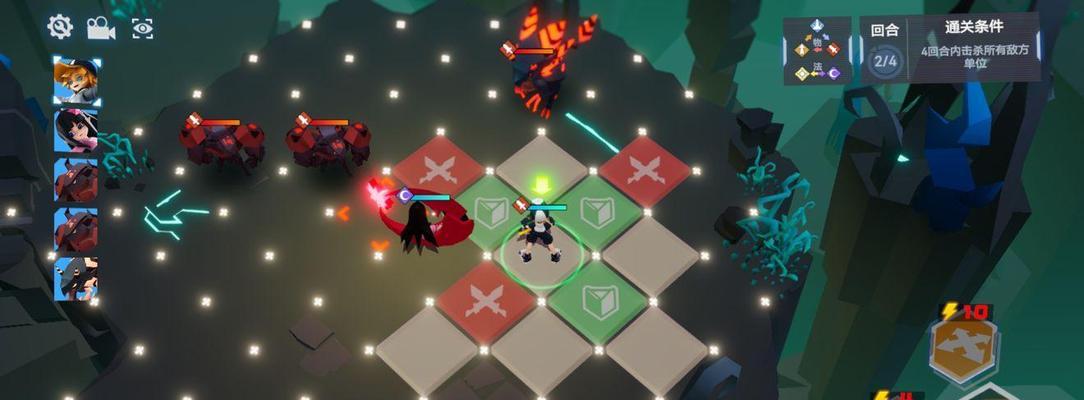The width and height of the screenshot is (1084, 400).
Task: Select the black-haired girl turn portrait
Action: tap(76, 131)
